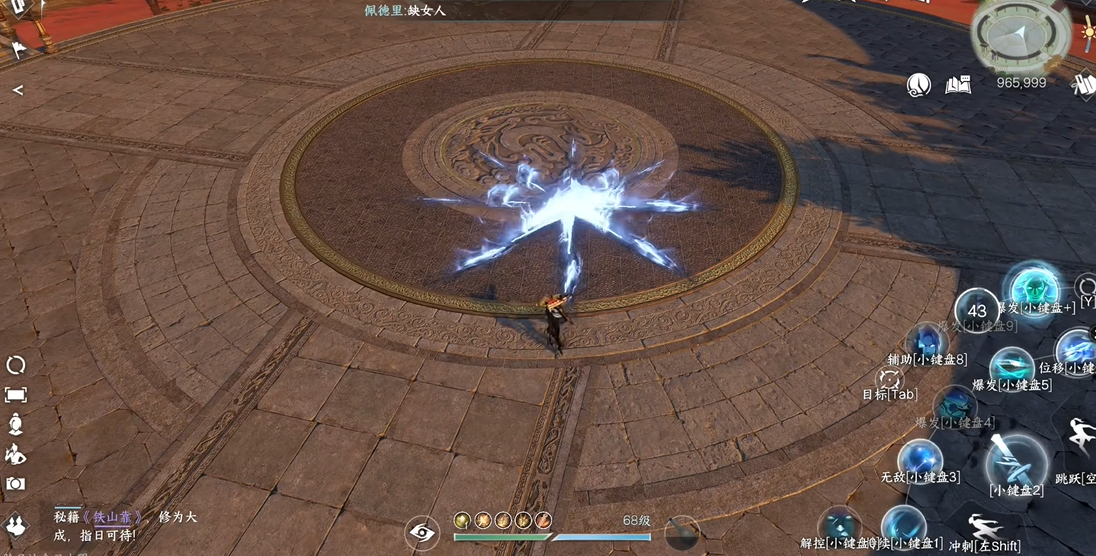Toggle the sun weather icon

[1087, 30]
